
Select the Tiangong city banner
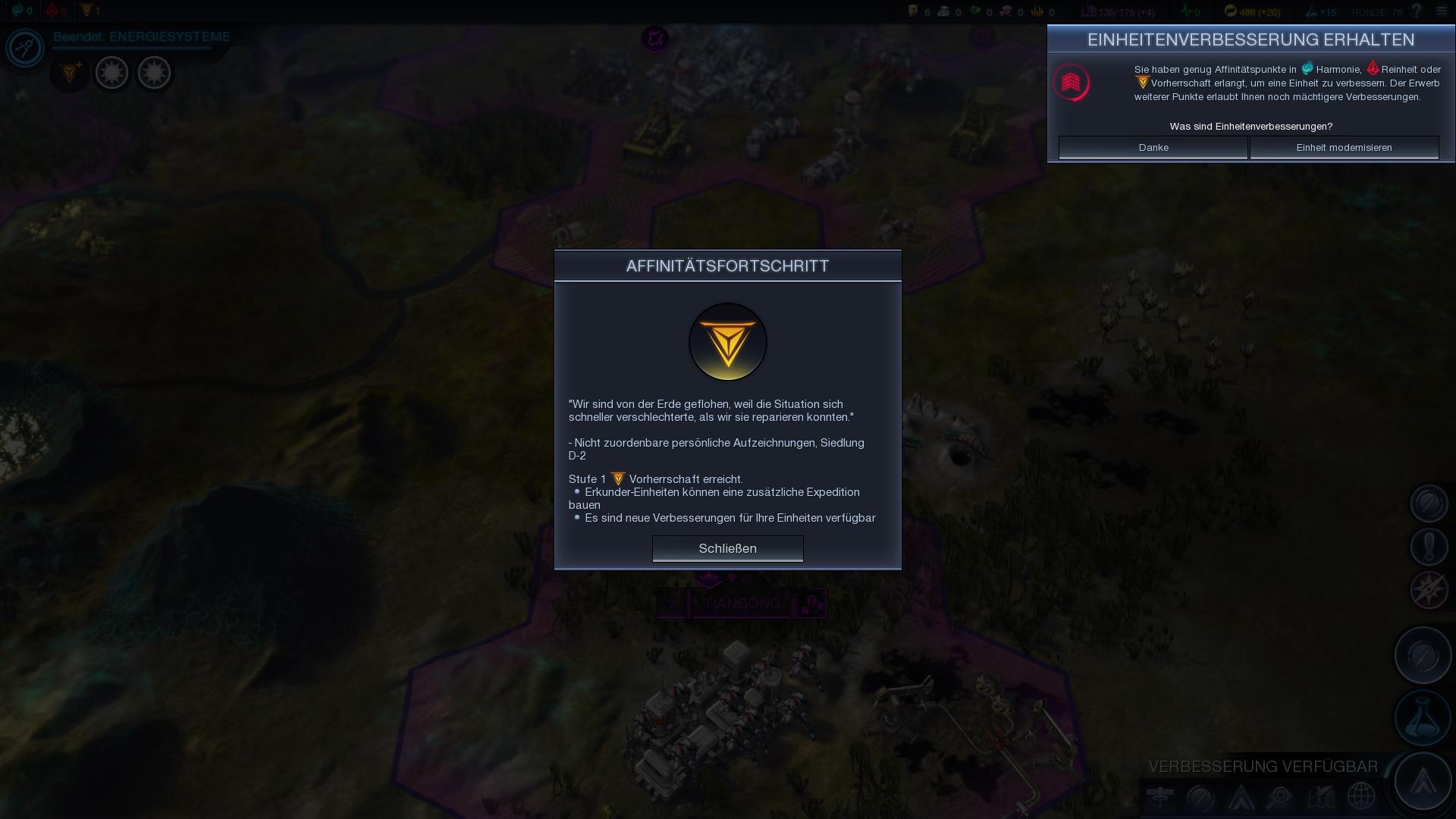click(x=741, y=604)
